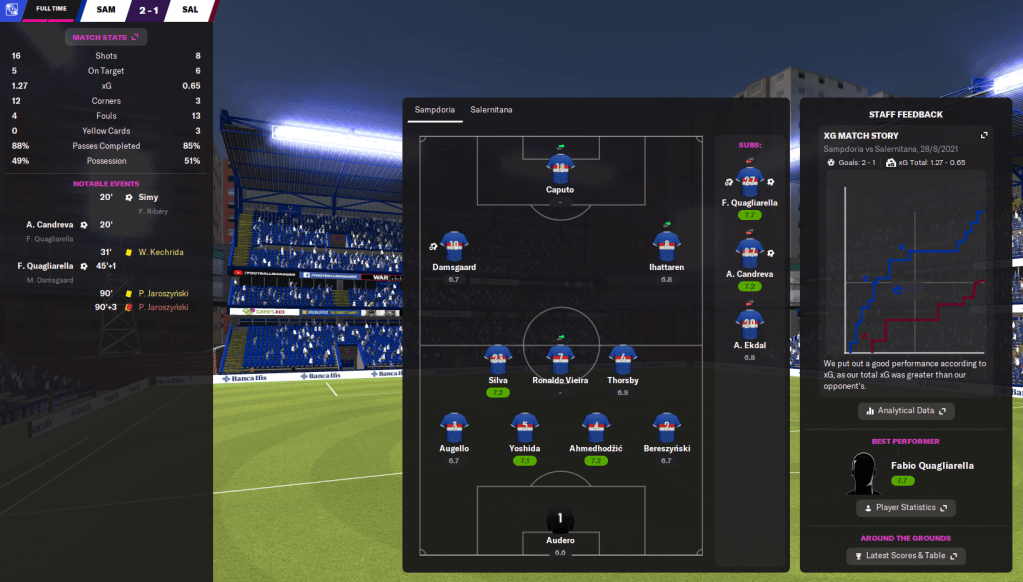This screenshot has height=582, width=1023.
Task: Choose substitute A. Ekdal
Action: (x=749, y=322)
